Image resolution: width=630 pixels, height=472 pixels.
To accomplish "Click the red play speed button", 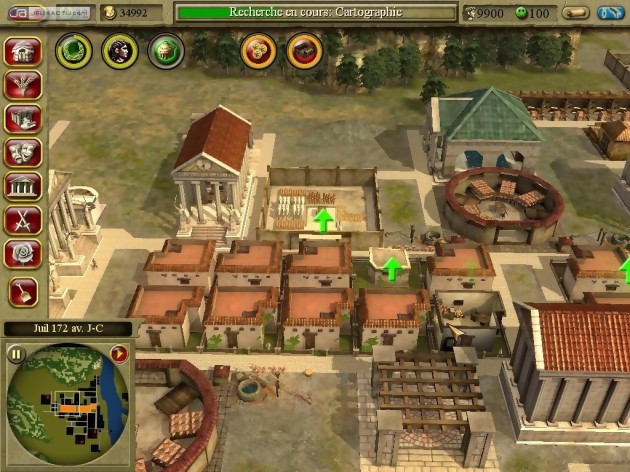I will click(x=119, y=353).
